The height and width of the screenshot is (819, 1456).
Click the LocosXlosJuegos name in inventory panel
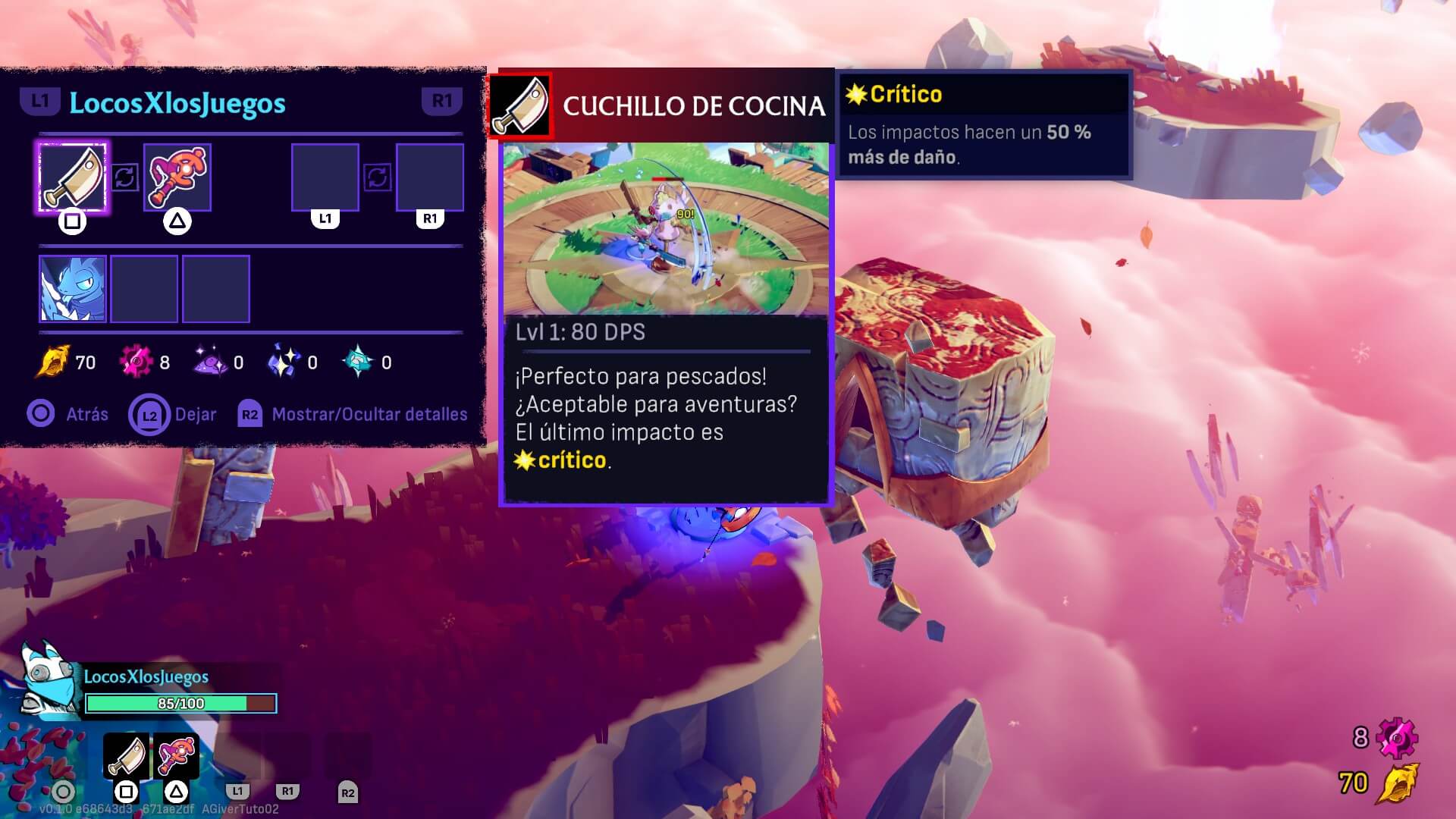pyautogui.click(x=177, y=103)
